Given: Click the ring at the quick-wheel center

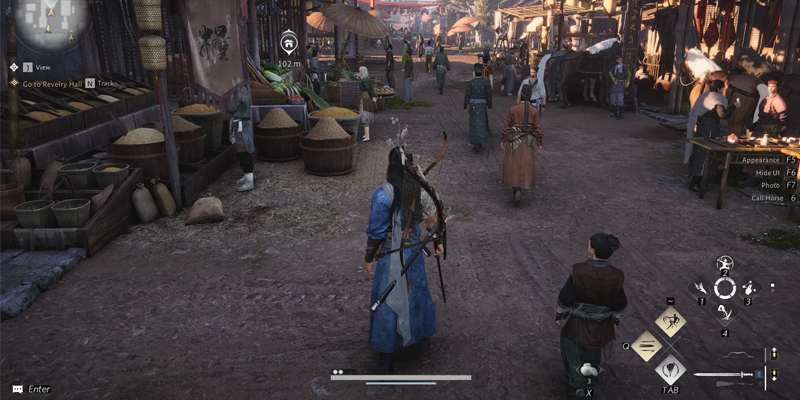Looking at the screenshot, I should [x=724, y=288].
